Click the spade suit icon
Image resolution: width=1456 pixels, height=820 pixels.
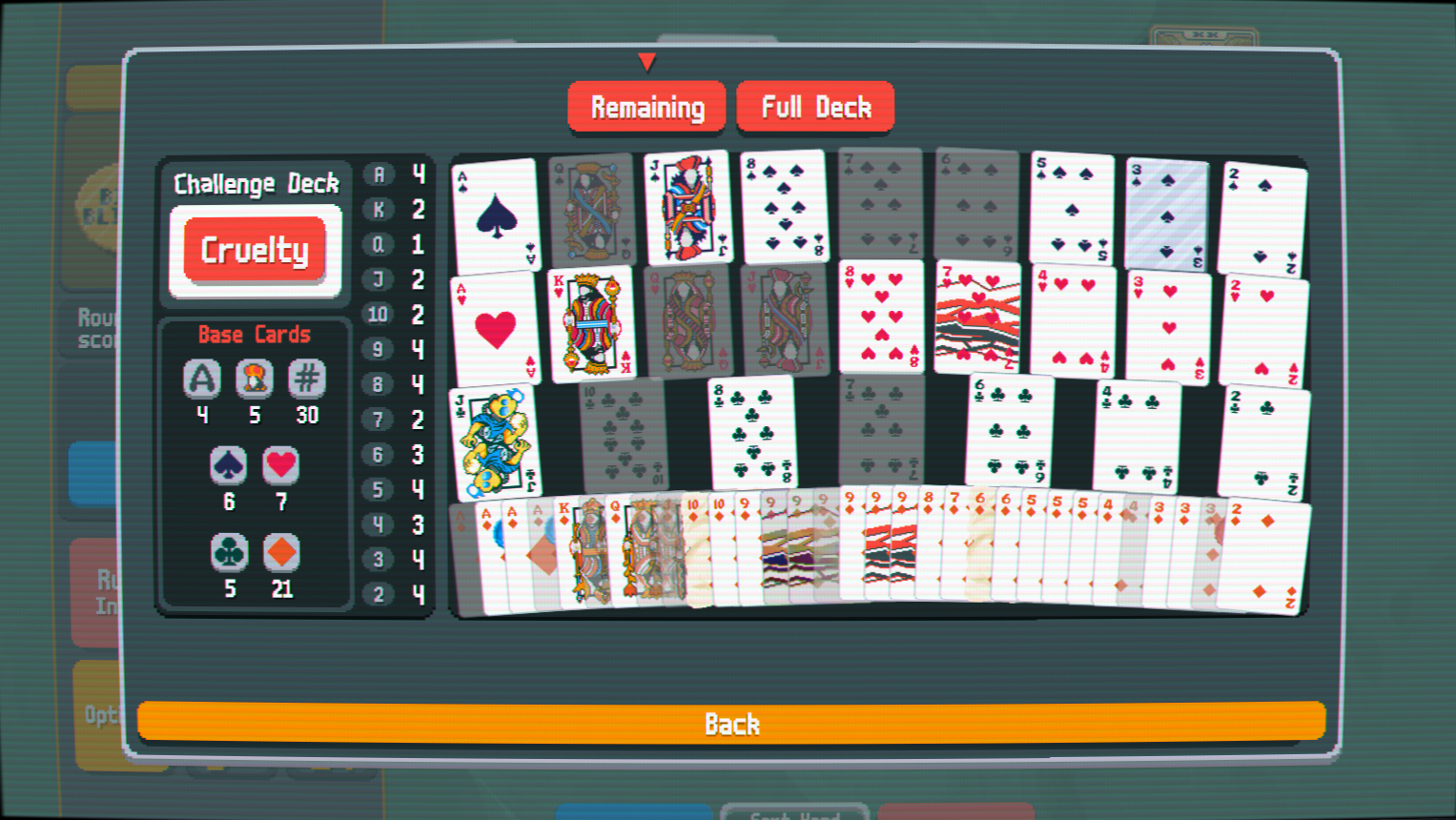pyautogui.click(x=228, y=466)
